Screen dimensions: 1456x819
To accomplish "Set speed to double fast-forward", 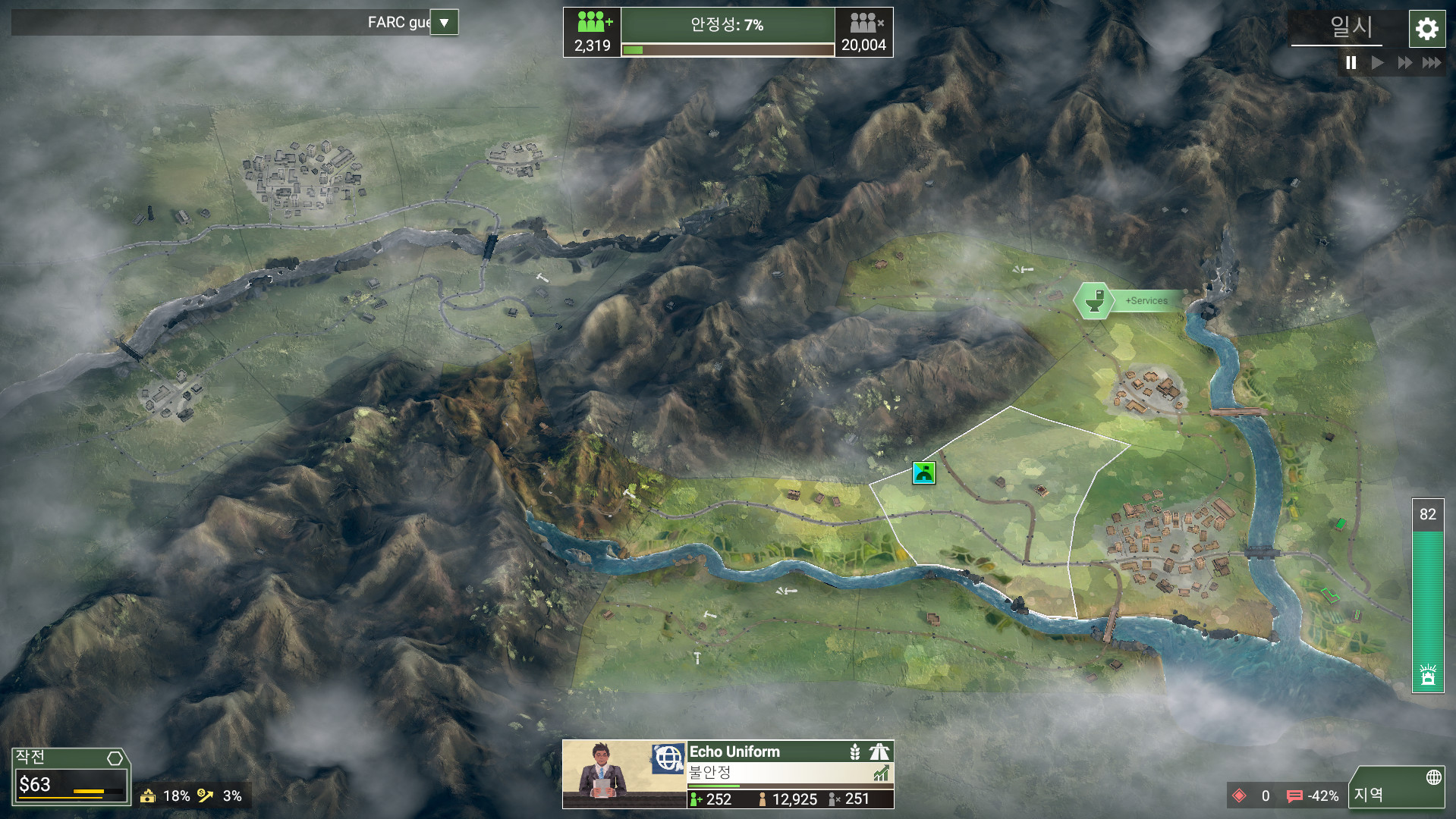I will 1404,63.
